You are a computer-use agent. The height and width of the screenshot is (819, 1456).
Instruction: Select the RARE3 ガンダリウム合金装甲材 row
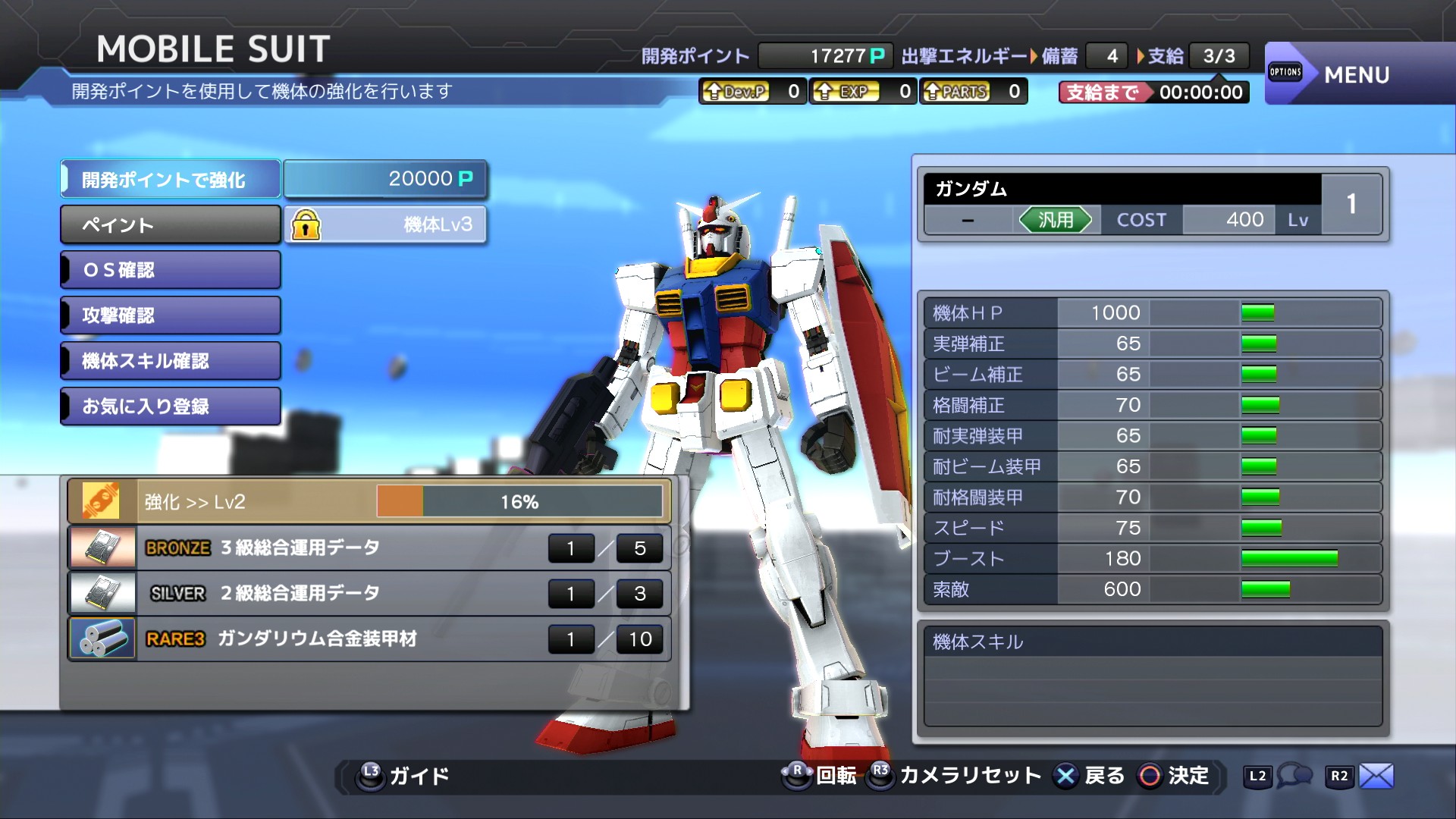(369, 639)
